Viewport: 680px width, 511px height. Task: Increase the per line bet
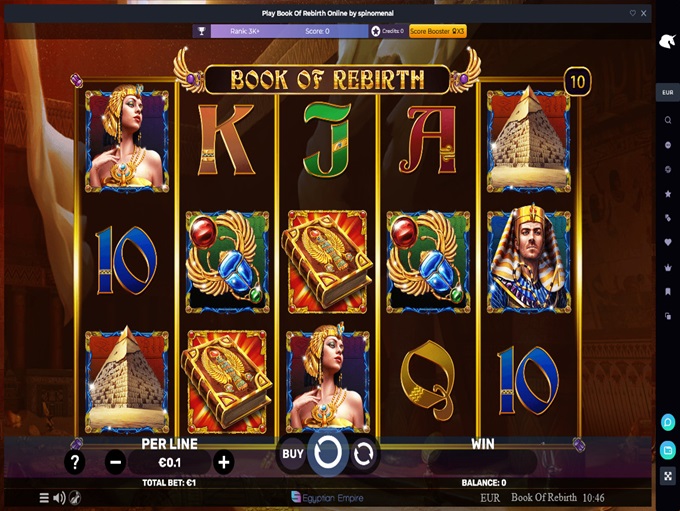point(224,462)
